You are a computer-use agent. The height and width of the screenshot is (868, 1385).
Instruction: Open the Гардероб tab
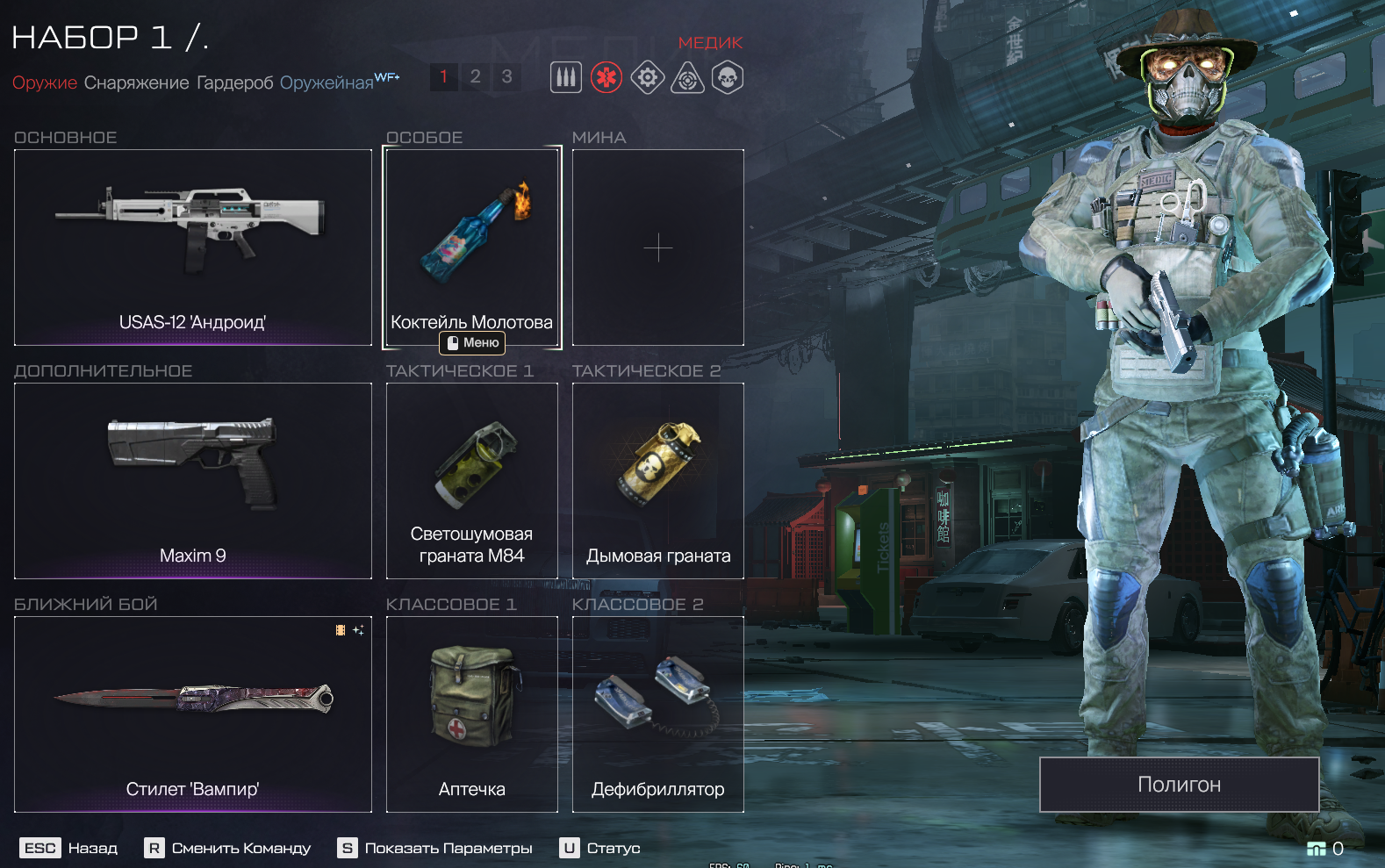234,83
